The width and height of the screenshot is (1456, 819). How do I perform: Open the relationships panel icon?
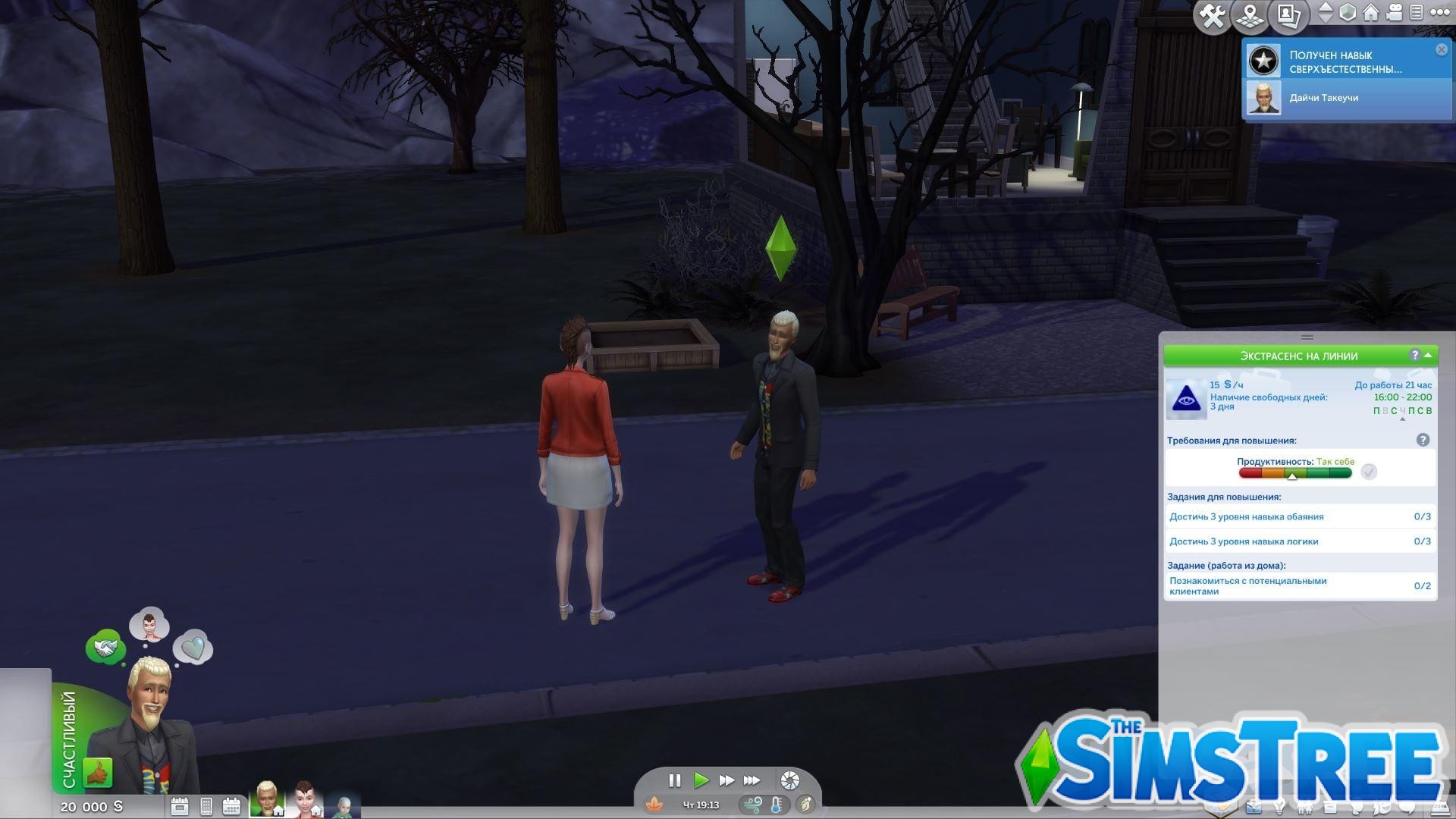(x=1305, y=806)
